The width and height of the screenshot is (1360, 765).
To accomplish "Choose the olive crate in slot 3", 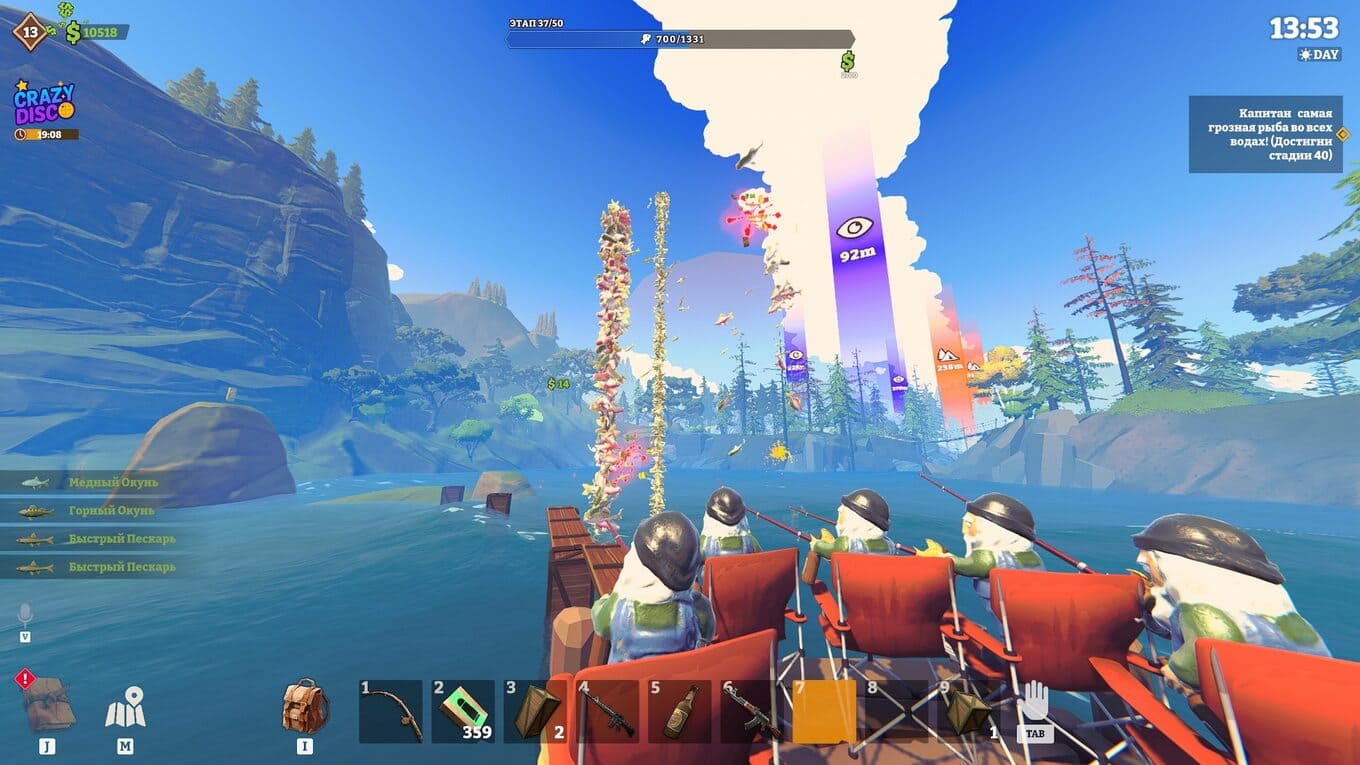I will pyautogui.click(x=535, y=711).
